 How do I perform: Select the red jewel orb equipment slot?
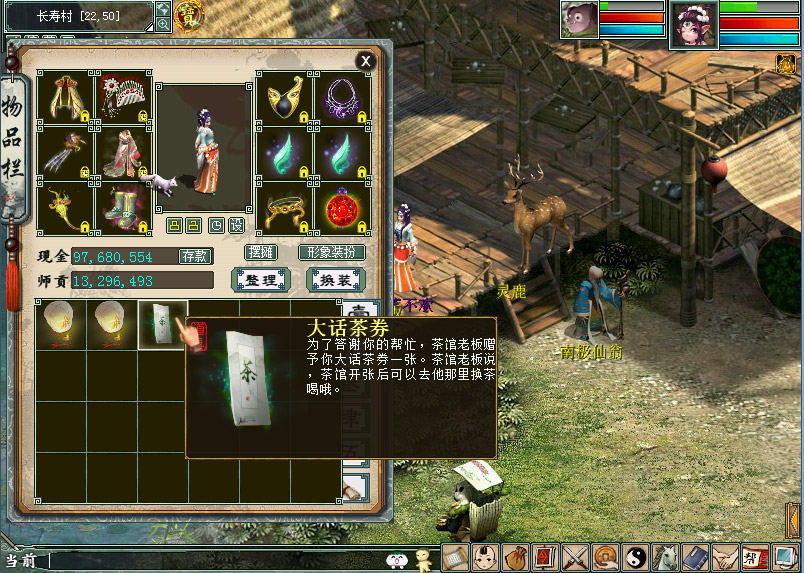(x=343, y=210)
